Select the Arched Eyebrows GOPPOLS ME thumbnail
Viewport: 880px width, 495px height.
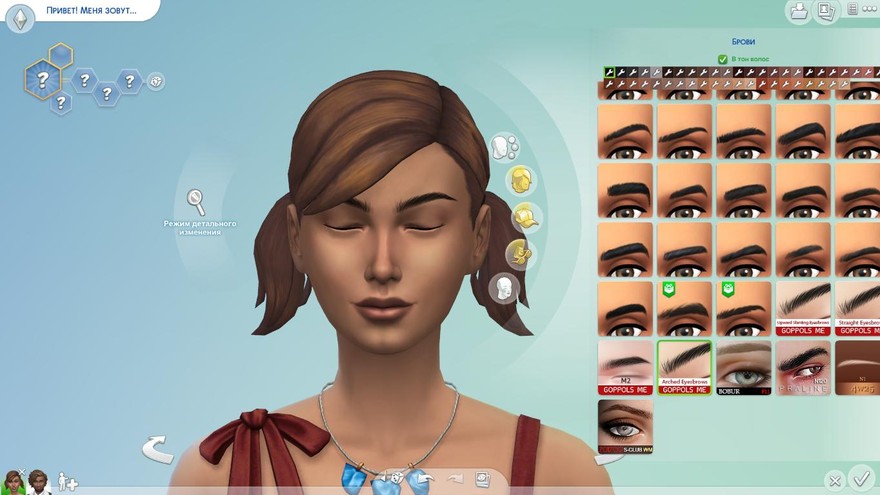coord(684,367)
